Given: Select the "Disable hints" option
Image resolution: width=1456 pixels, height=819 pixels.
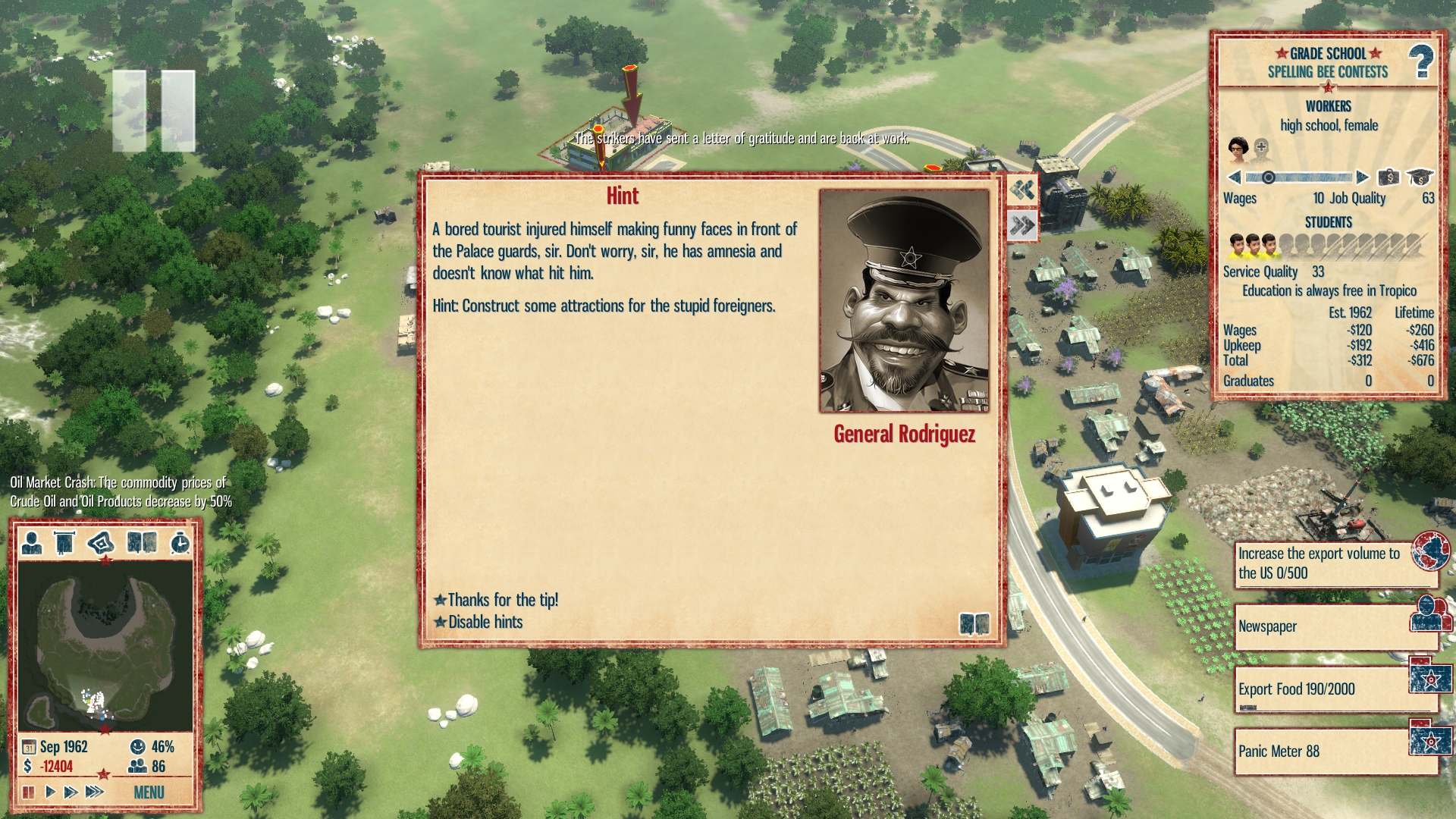Looking at the screenshot, I should (485, 622).
